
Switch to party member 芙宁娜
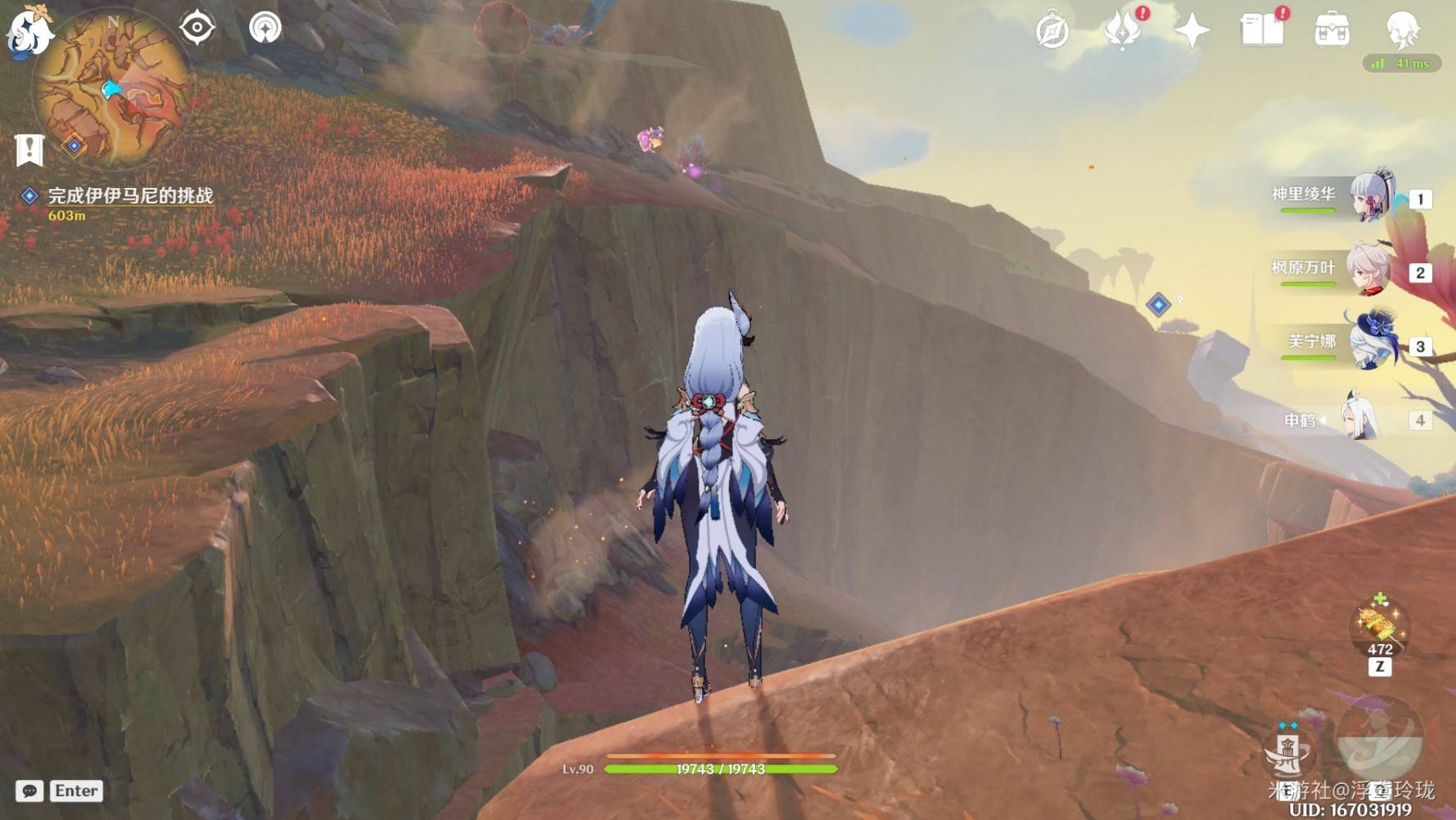(1370, 342)
